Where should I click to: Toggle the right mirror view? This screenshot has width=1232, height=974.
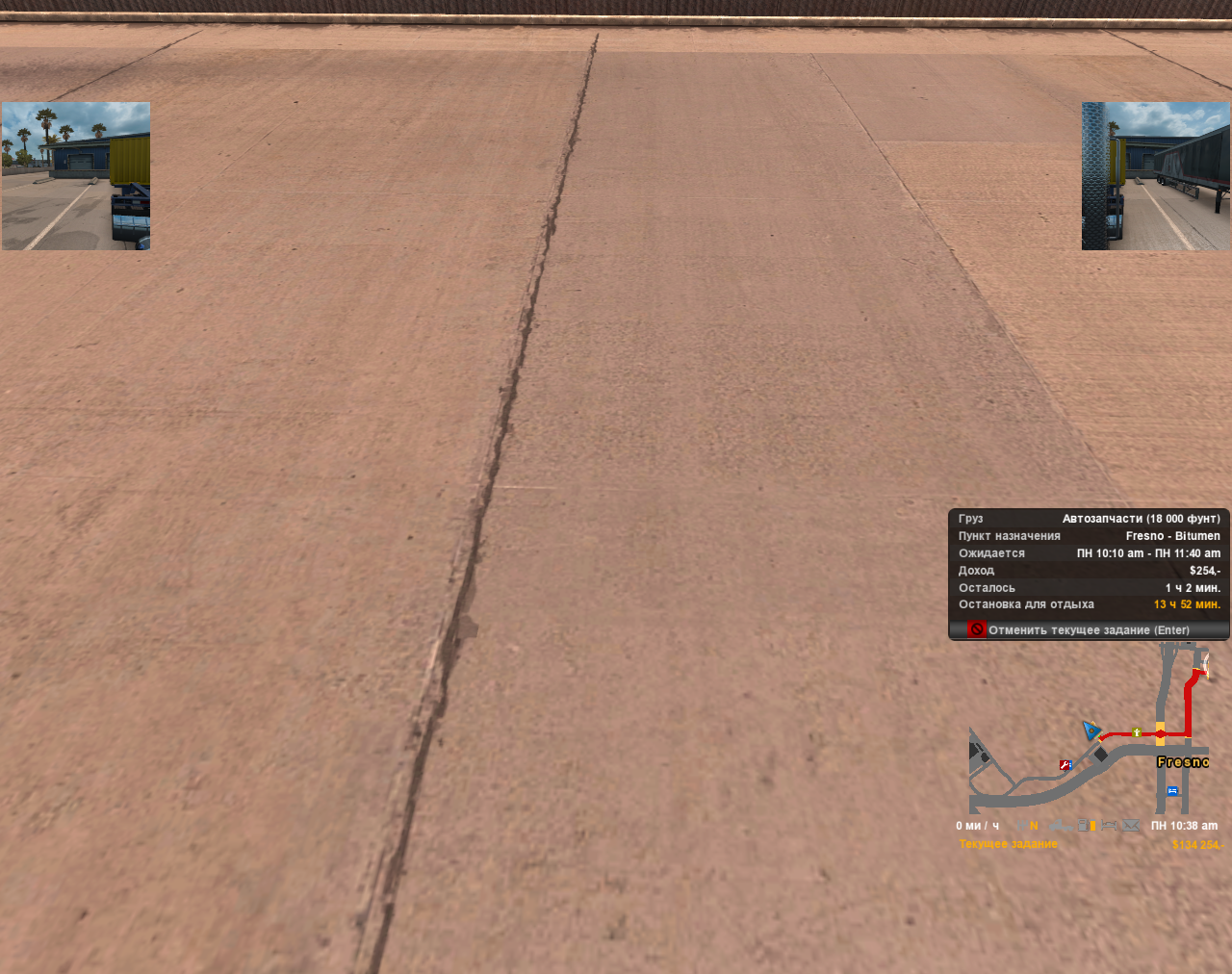[x=1156, y=175]
